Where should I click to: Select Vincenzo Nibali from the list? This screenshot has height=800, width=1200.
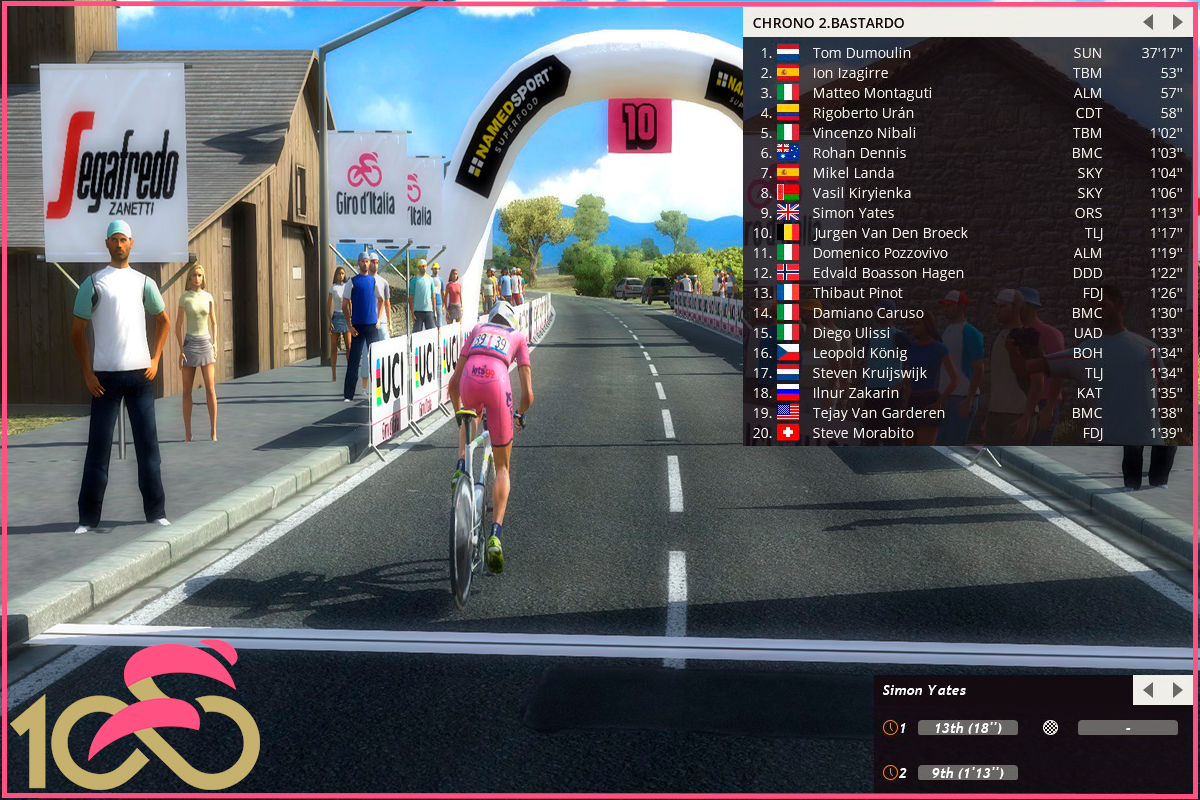864,133
